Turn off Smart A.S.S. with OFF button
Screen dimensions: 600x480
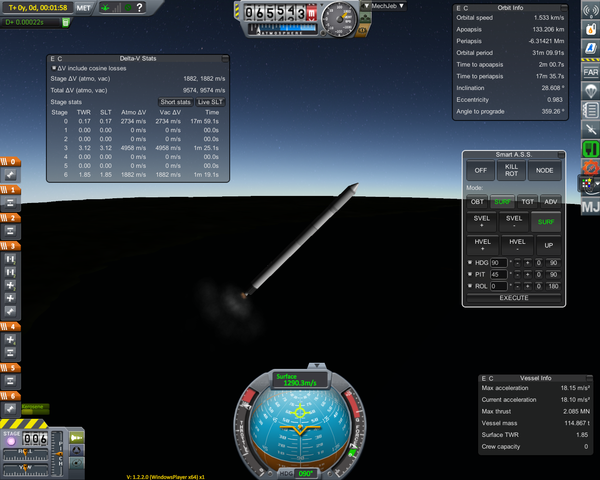(479, 171)
